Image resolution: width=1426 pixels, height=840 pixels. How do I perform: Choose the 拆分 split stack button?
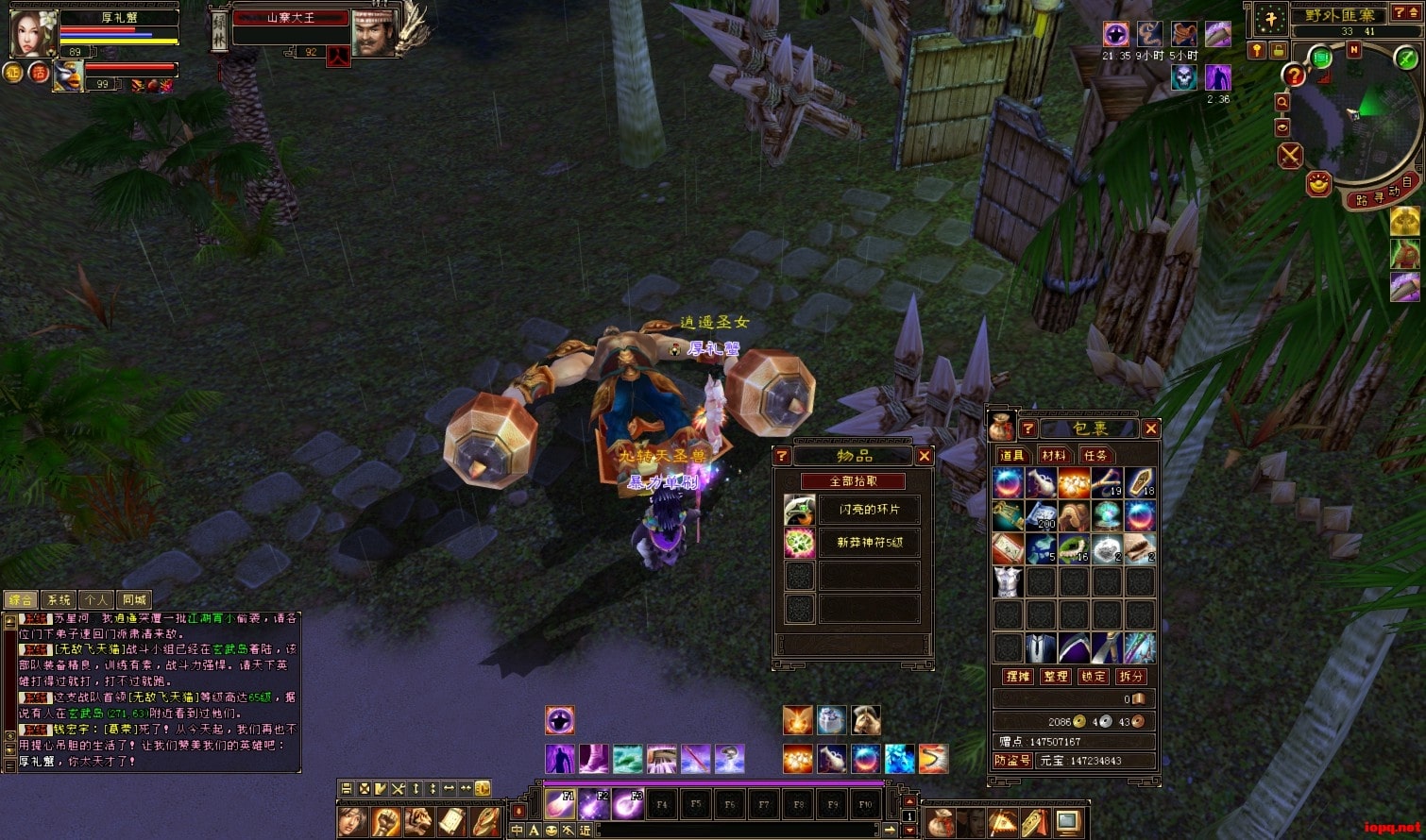tap(1131, 677)
